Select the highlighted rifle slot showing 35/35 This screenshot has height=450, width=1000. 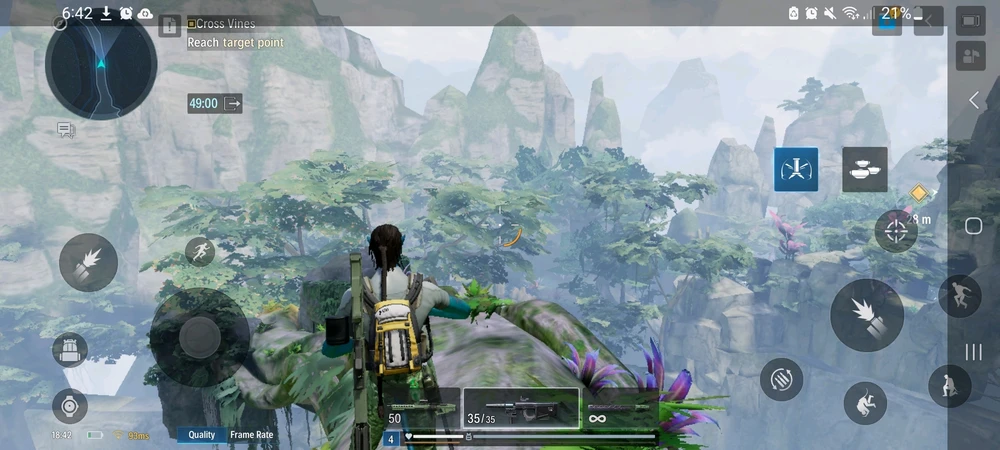coord(521,409)
